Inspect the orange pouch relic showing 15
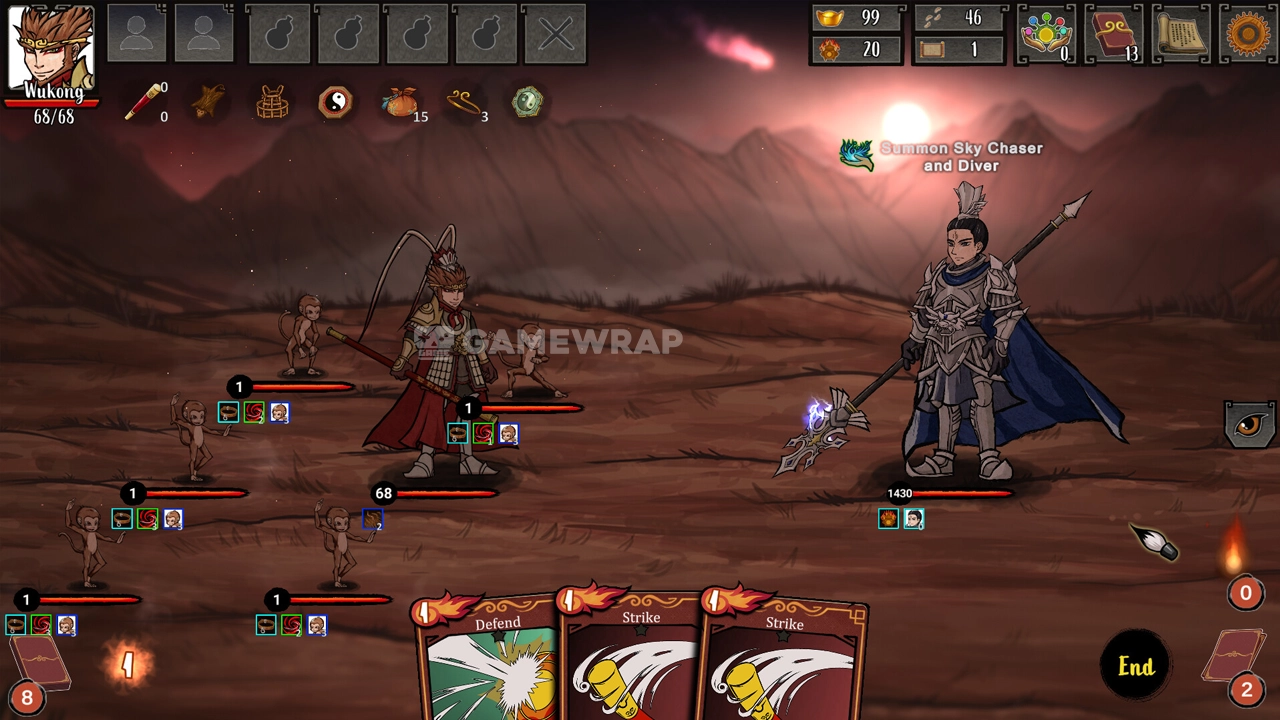Screen dimensions: 1280x720 (400, 103)
